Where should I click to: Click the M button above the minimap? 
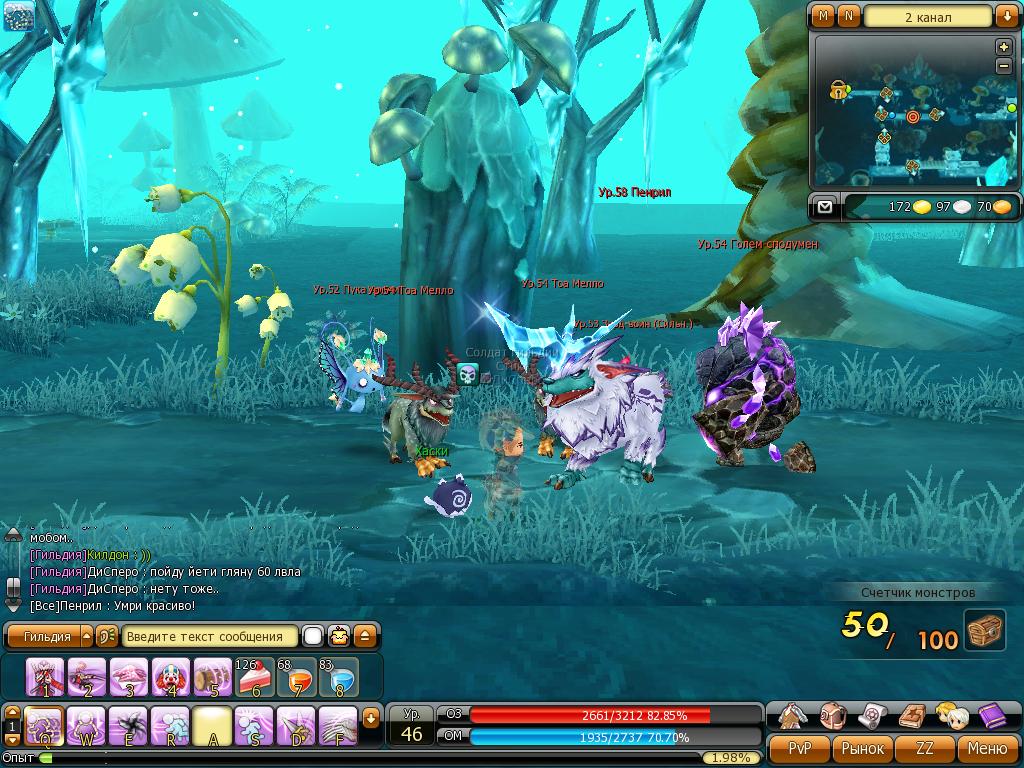[823, 16]
